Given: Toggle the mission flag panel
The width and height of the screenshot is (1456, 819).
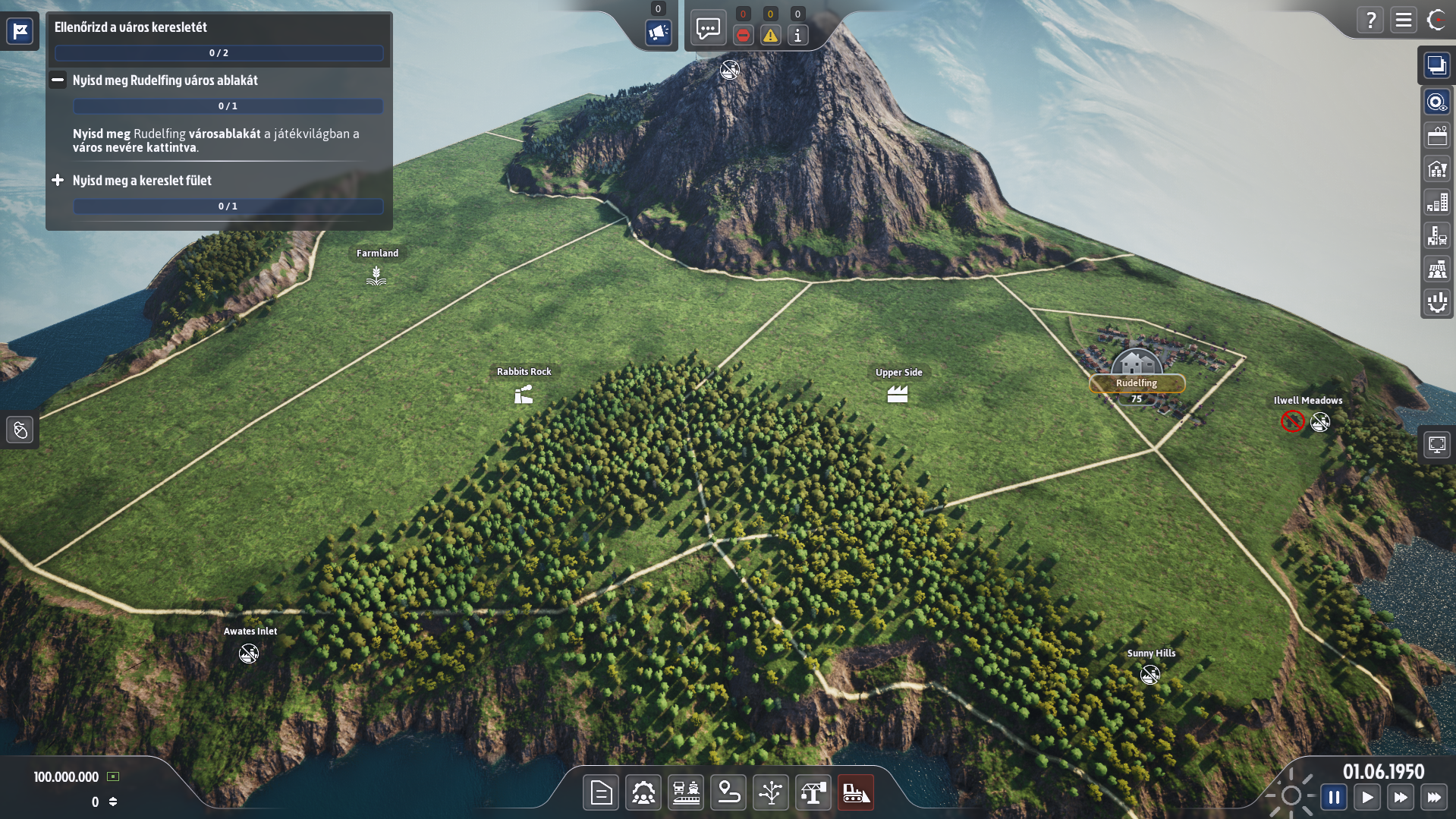Looking at the screenshot, I should coord(20,31).
